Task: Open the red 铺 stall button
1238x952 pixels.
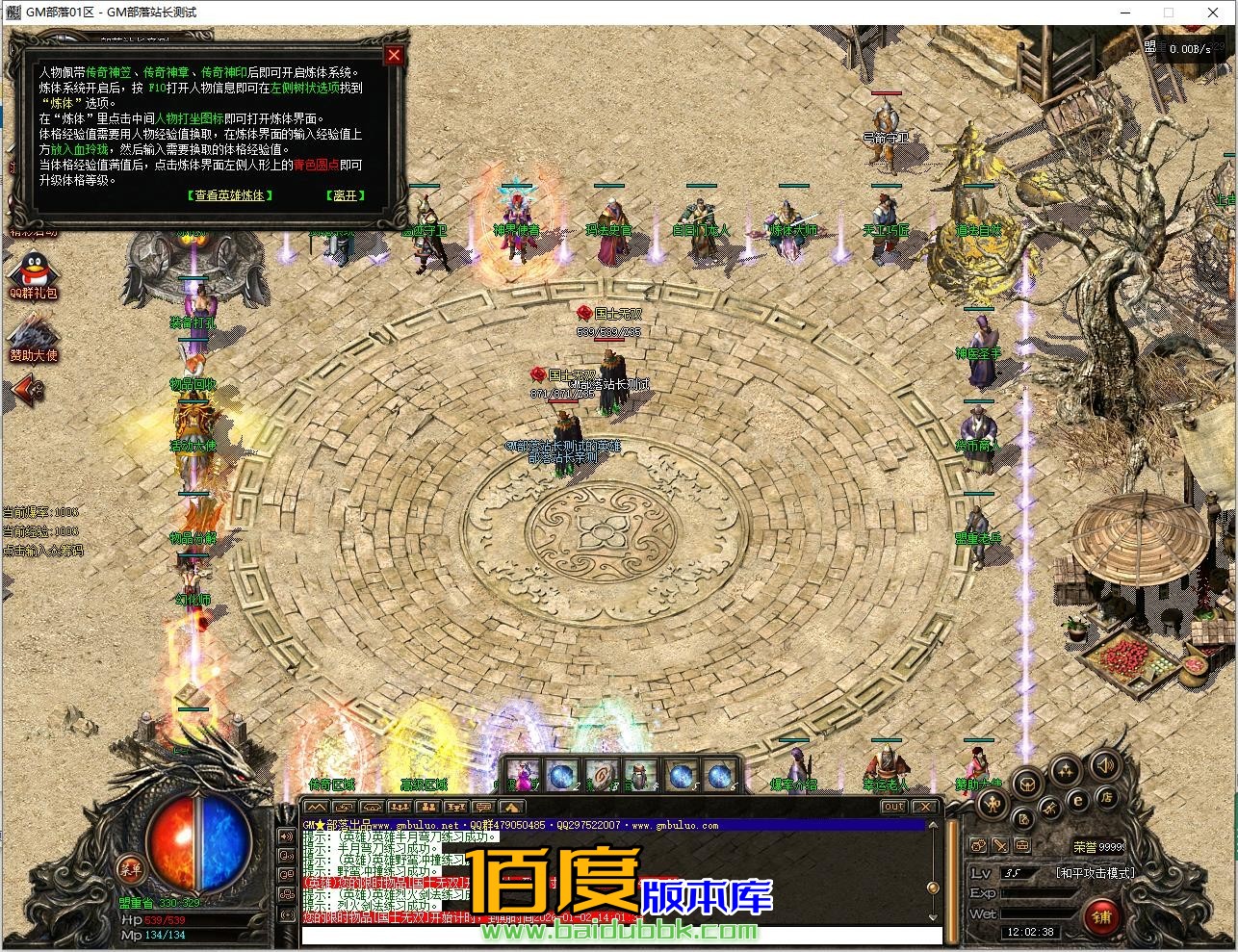Action: click(x=1101, y=916)
